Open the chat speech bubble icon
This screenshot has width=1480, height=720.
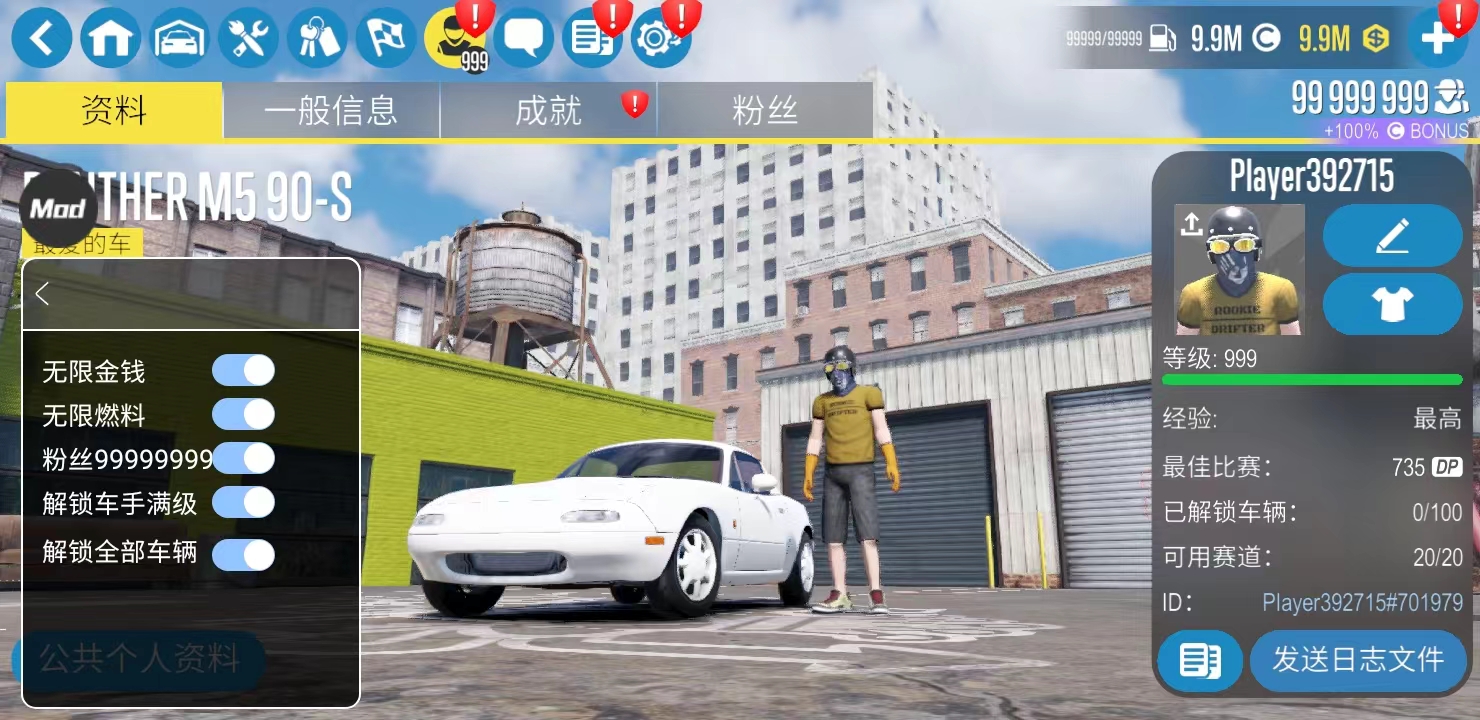[x=523, y=39]
